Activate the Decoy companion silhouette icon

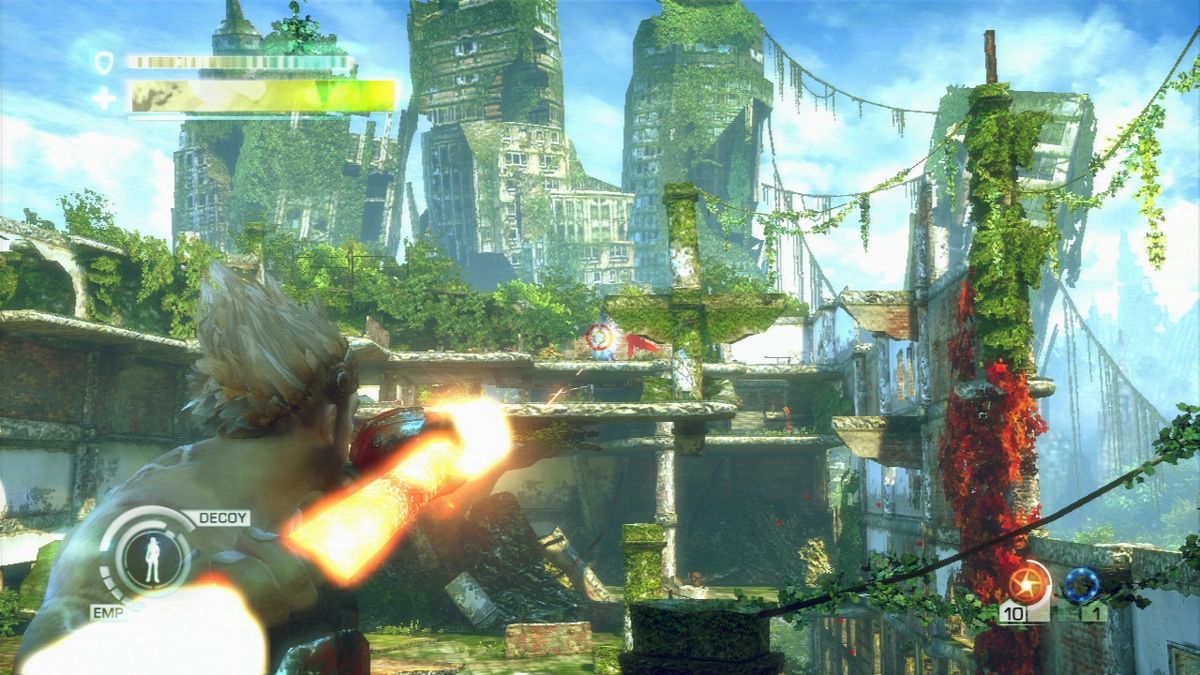coord(153,560)
